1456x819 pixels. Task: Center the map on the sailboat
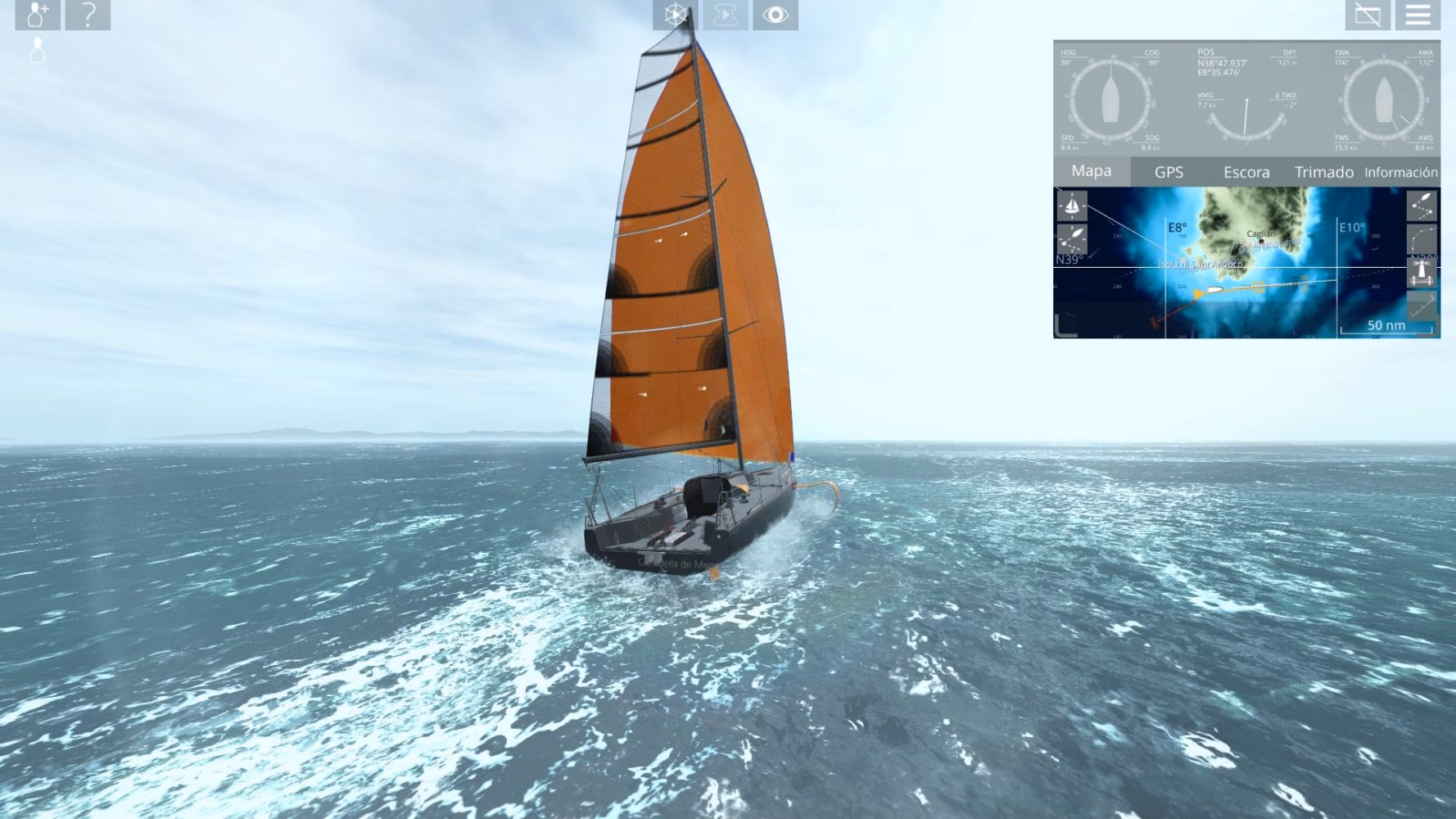1071,205
